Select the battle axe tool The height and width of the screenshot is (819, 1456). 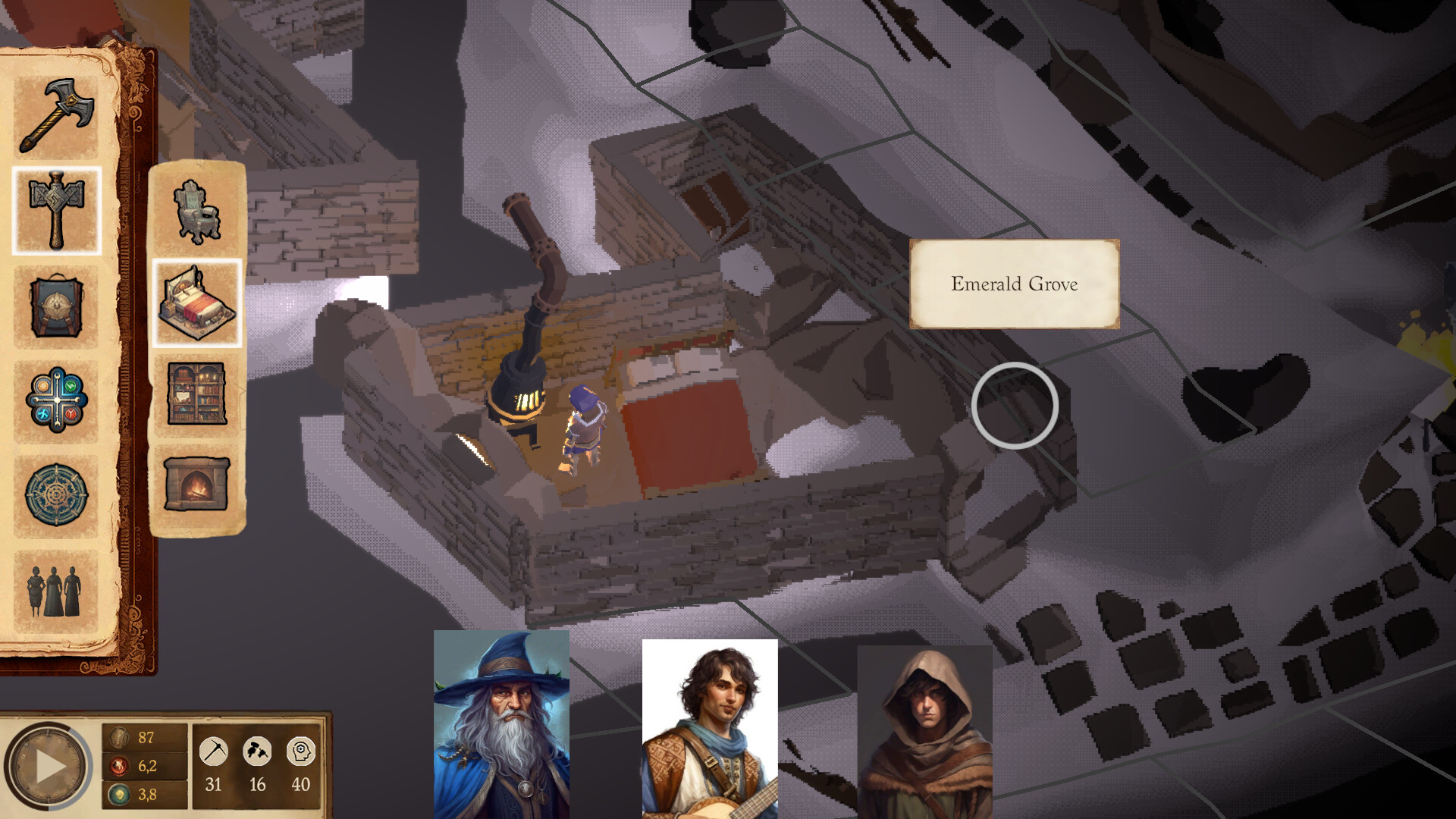point(57,114)
